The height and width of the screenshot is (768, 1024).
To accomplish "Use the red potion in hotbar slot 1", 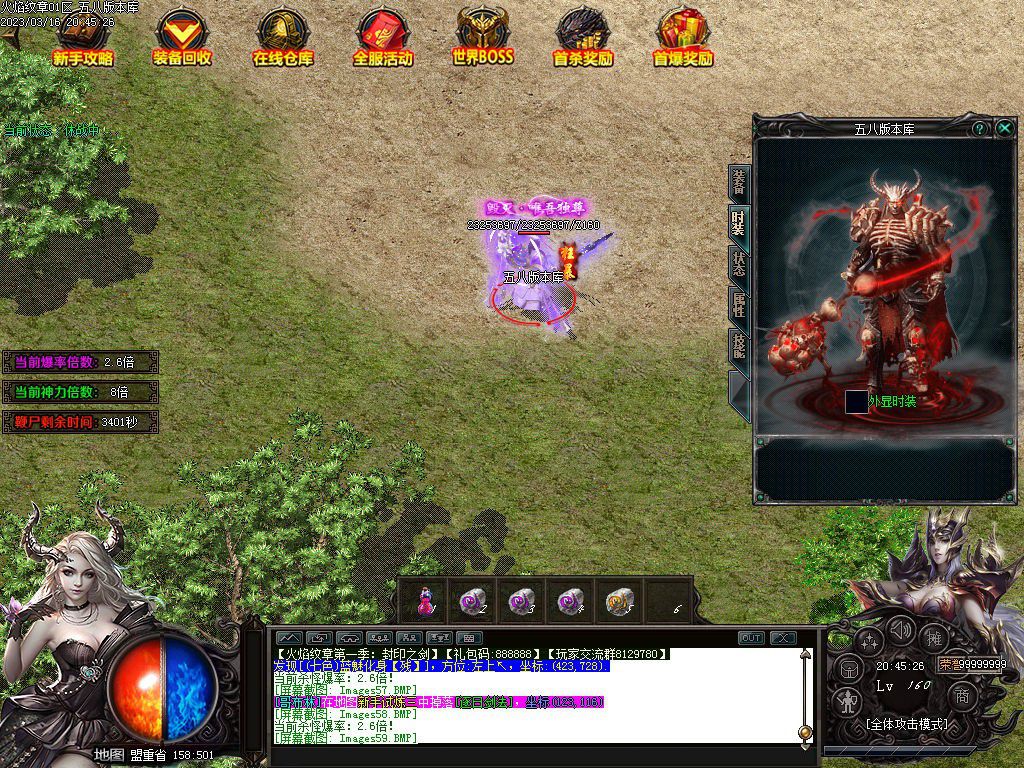I will 424,601.
